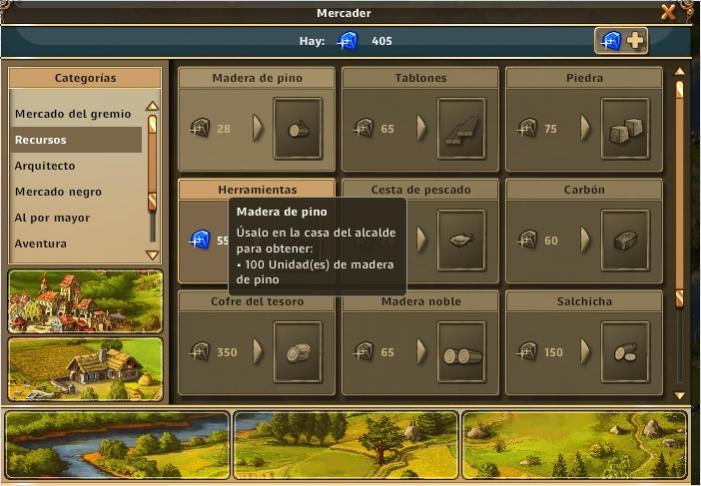
Task: Choose the Recursos category
Action: [73, 140]
